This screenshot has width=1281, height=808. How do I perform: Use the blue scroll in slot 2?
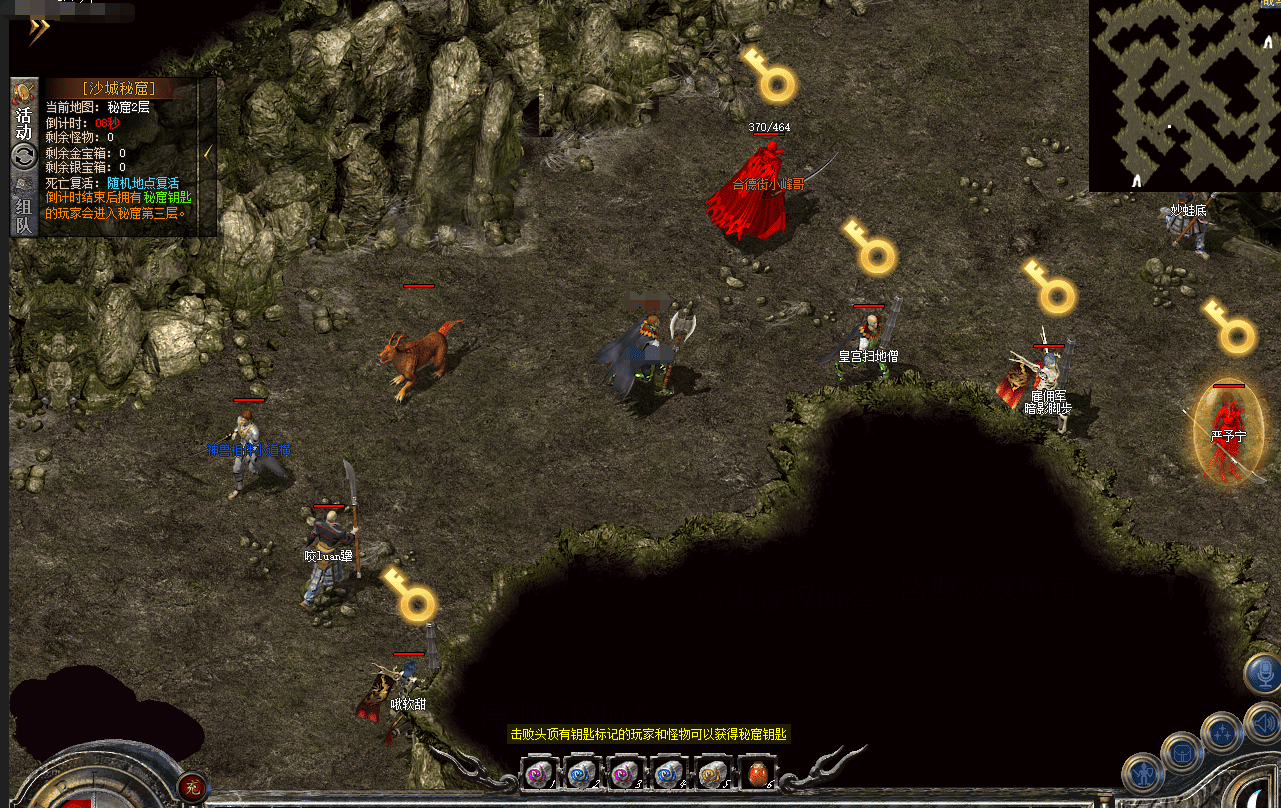582,774
